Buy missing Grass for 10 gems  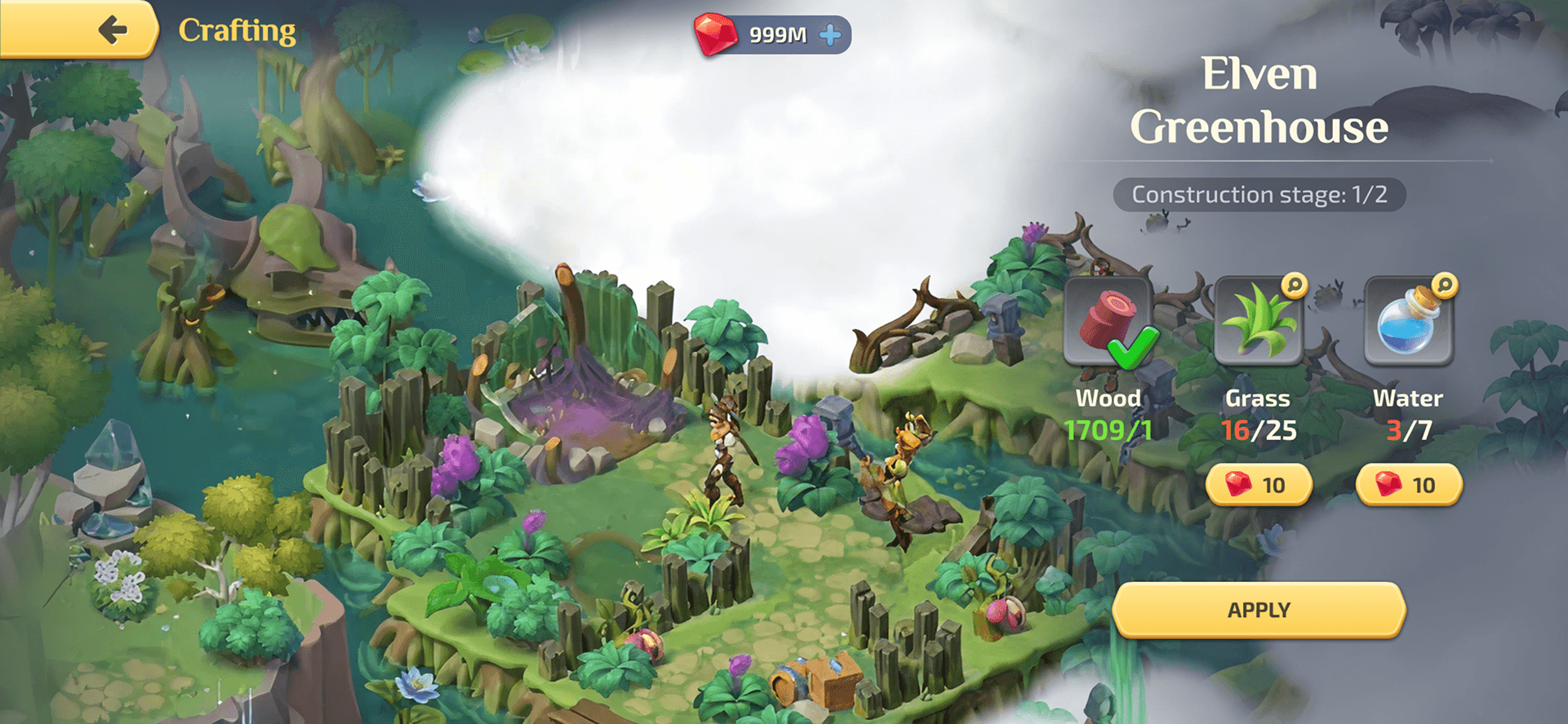click(x=1258, y=486)
